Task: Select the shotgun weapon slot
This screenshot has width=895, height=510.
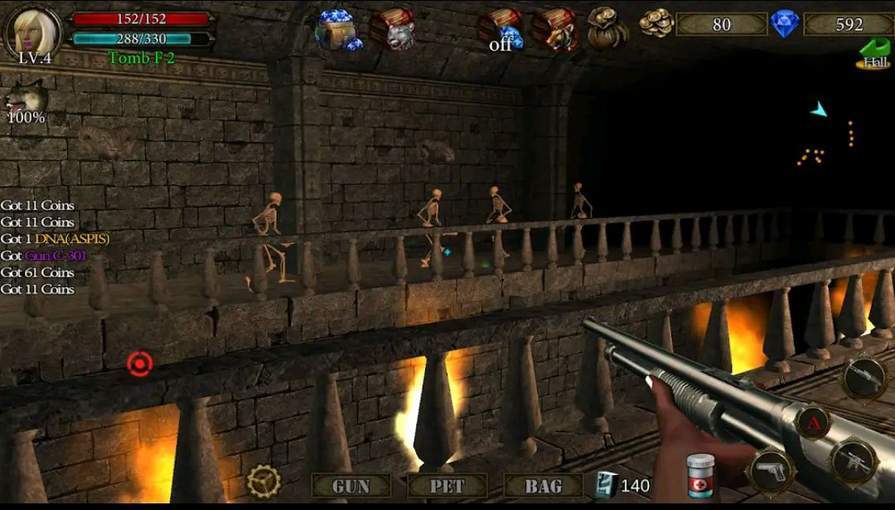Action: (x=864, y=378)
